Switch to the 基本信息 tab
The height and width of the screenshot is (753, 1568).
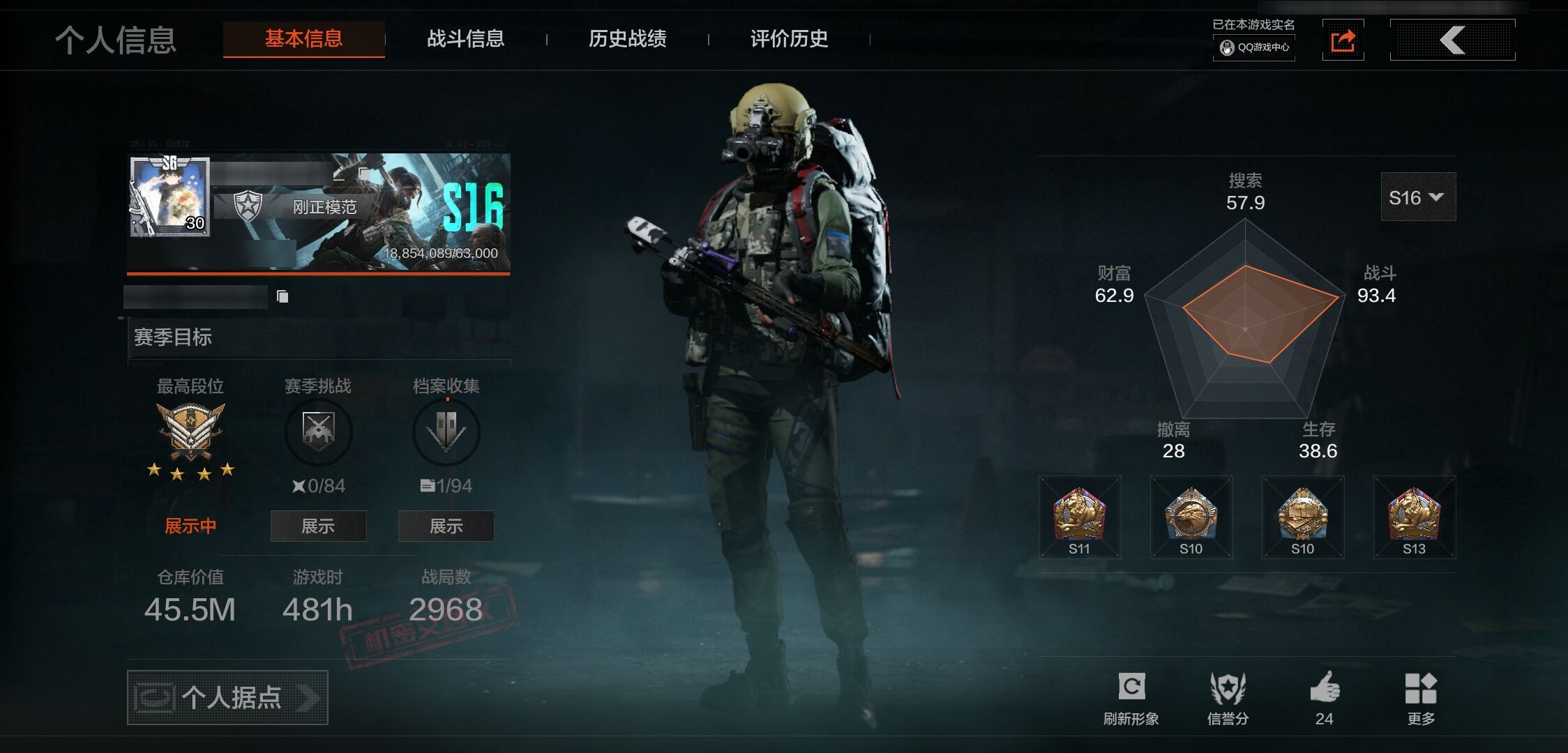pyautogui.click(x=303, y=39)
